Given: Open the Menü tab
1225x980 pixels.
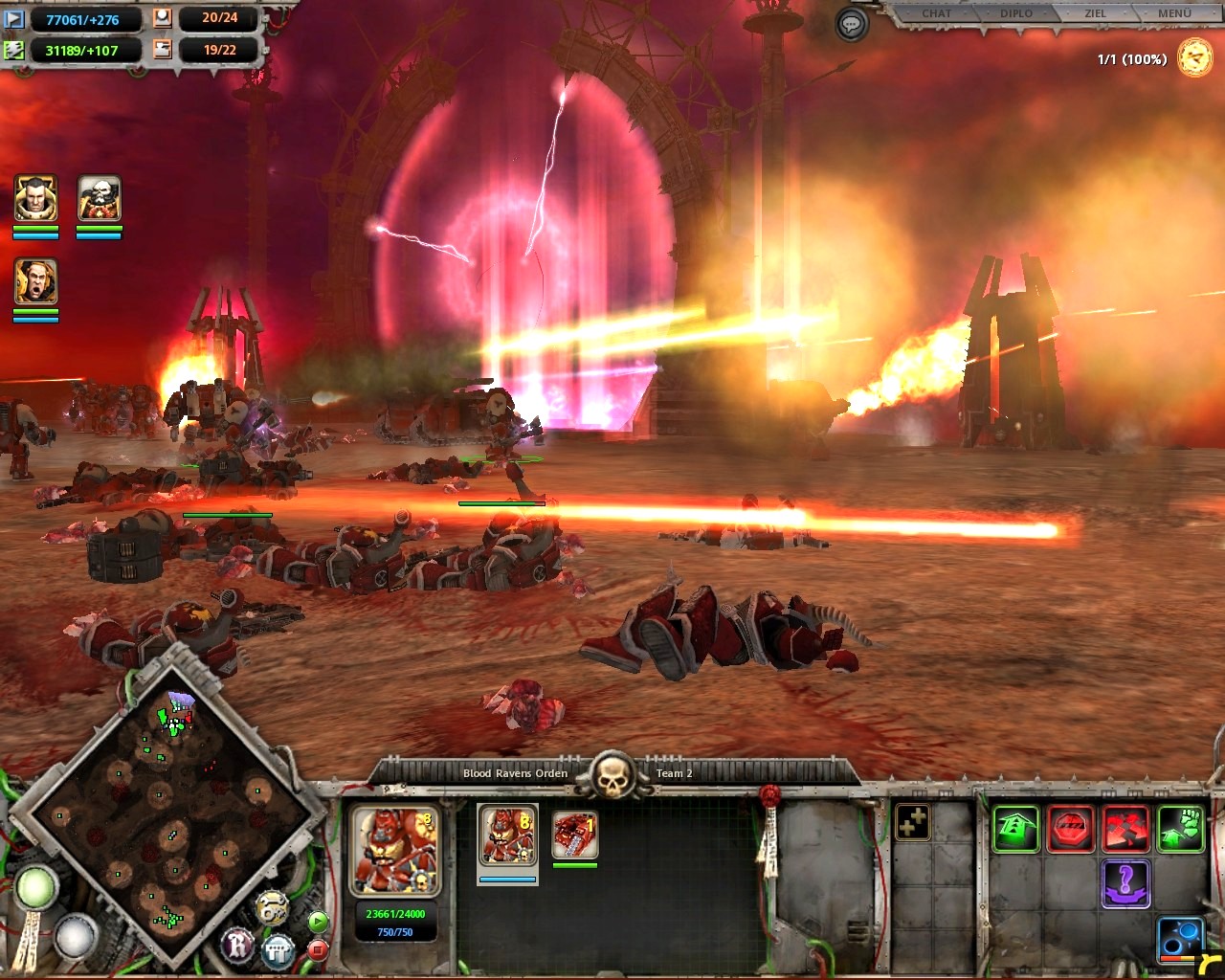Looking at the screenshot, I should (x=1174, y=13).
